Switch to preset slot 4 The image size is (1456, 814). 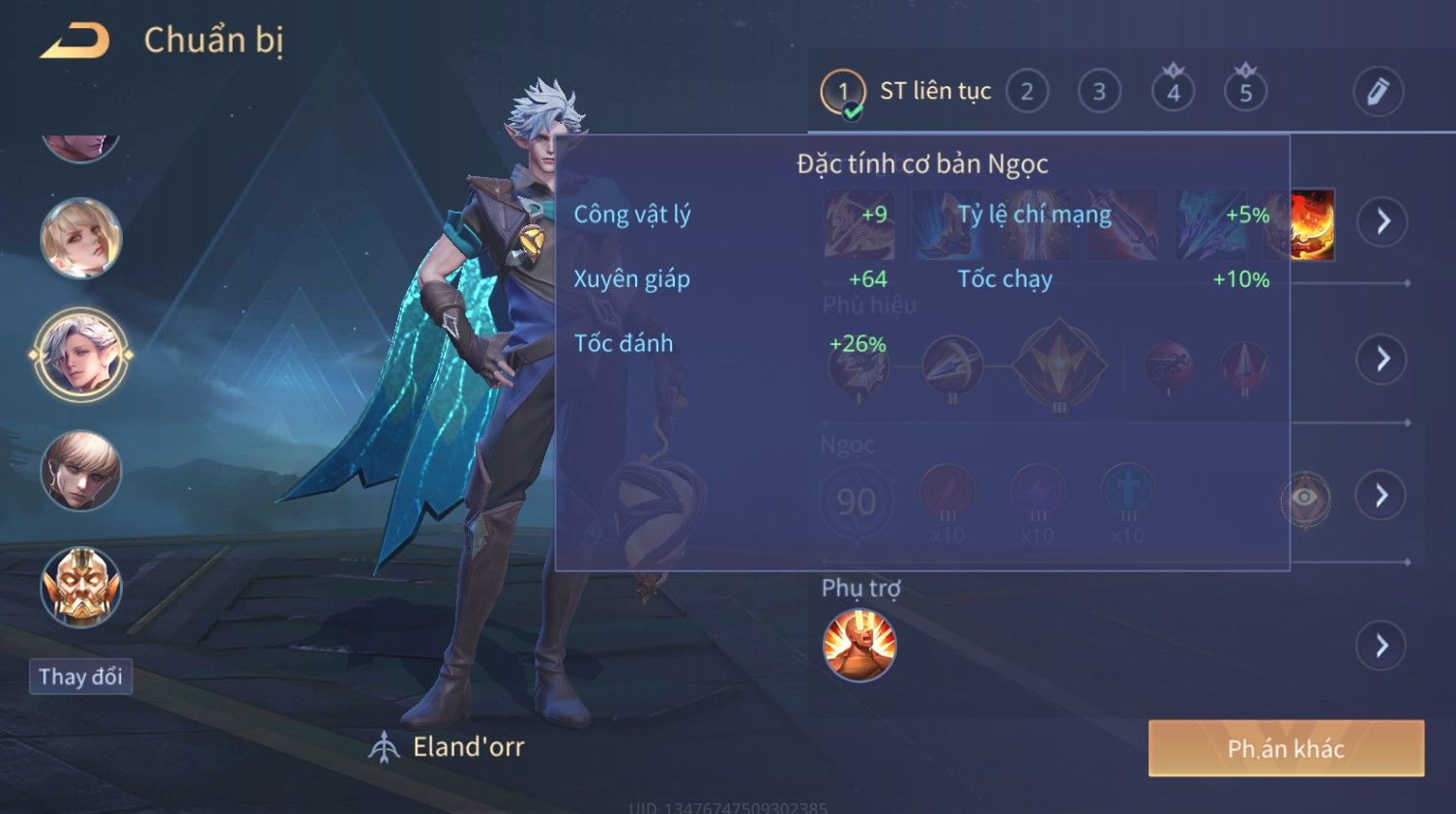pos(1173,92)
